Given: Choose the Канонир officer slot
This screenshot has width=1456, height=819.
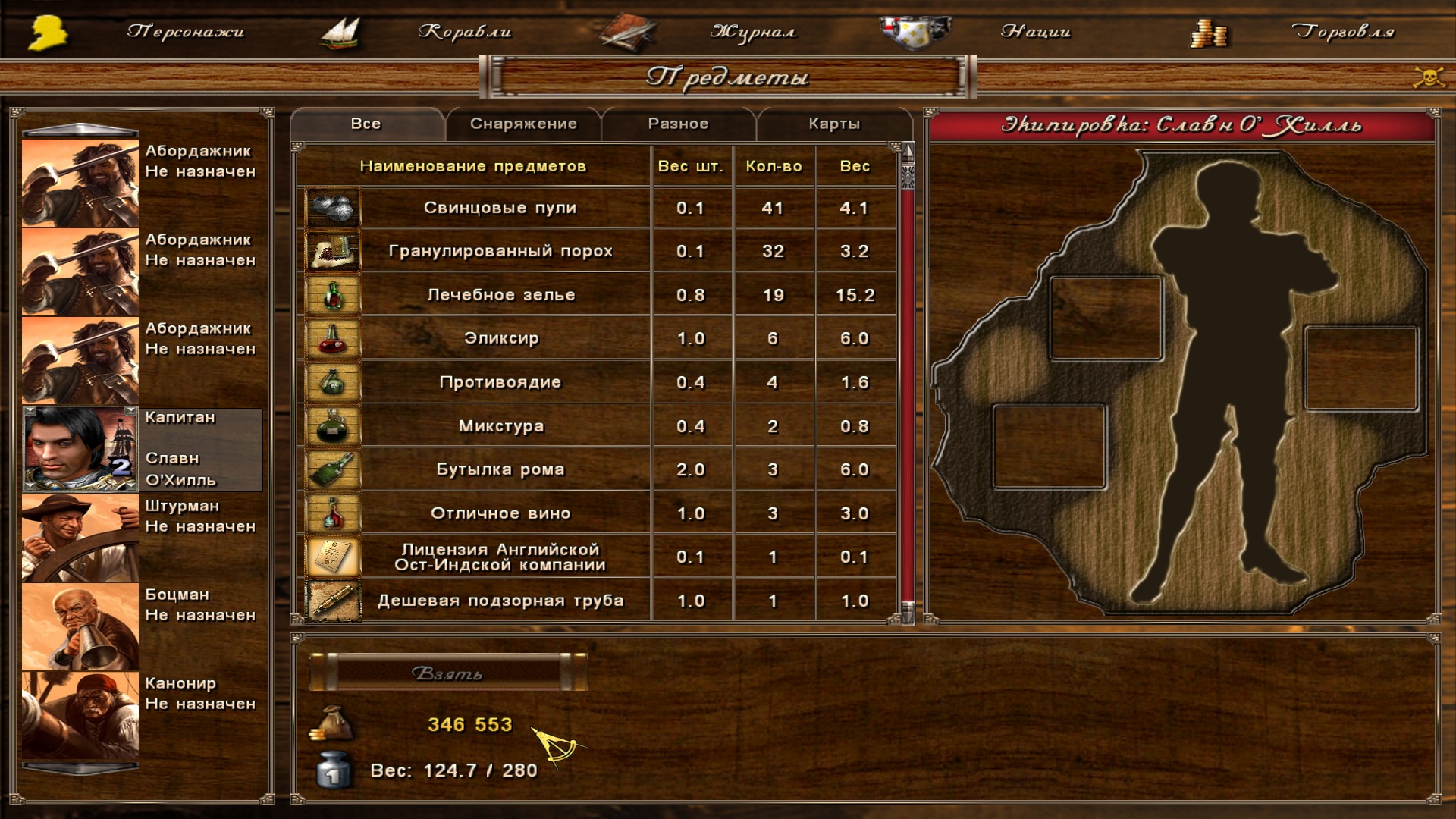Looking at the screenshot, I should [80, 715].
